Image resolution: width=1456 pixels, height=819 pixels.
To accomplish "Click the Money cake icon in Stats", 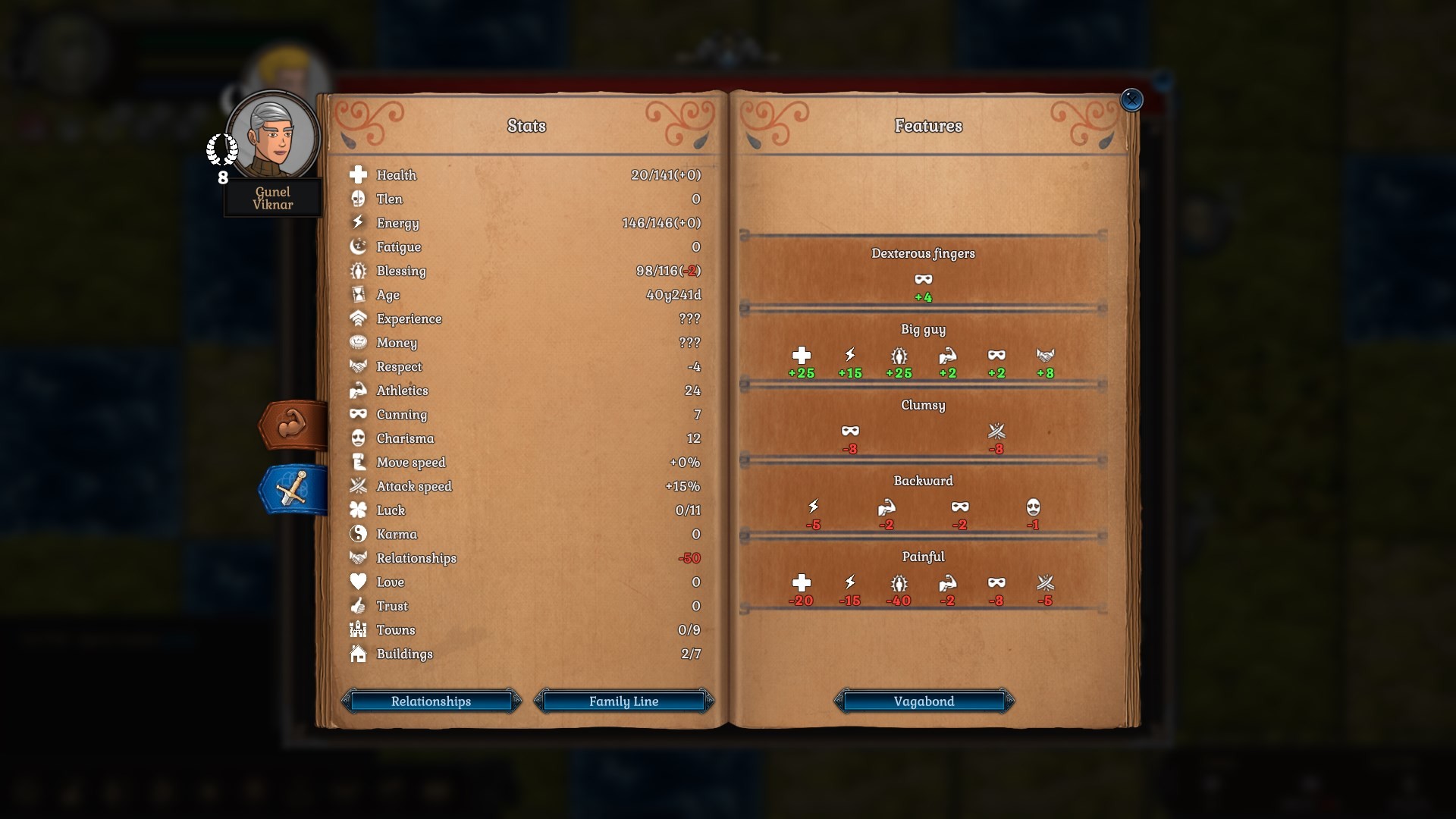I will tap(358, 343).
